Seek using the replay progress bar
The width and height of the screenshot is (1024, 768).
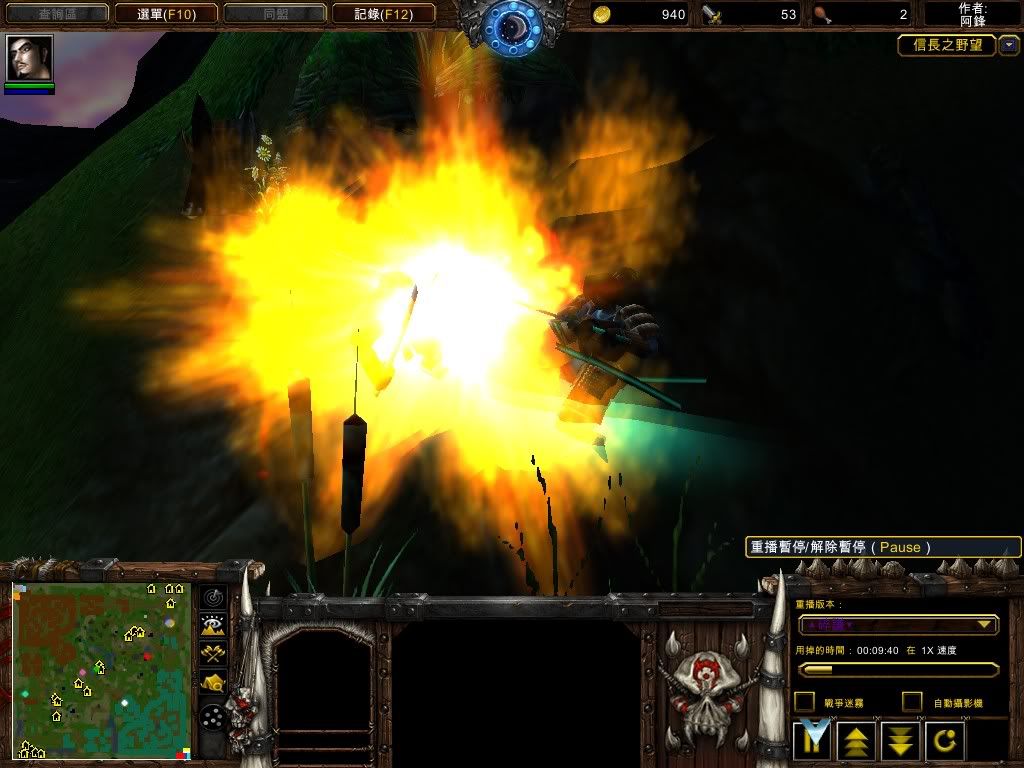click(x=897, y=669)
